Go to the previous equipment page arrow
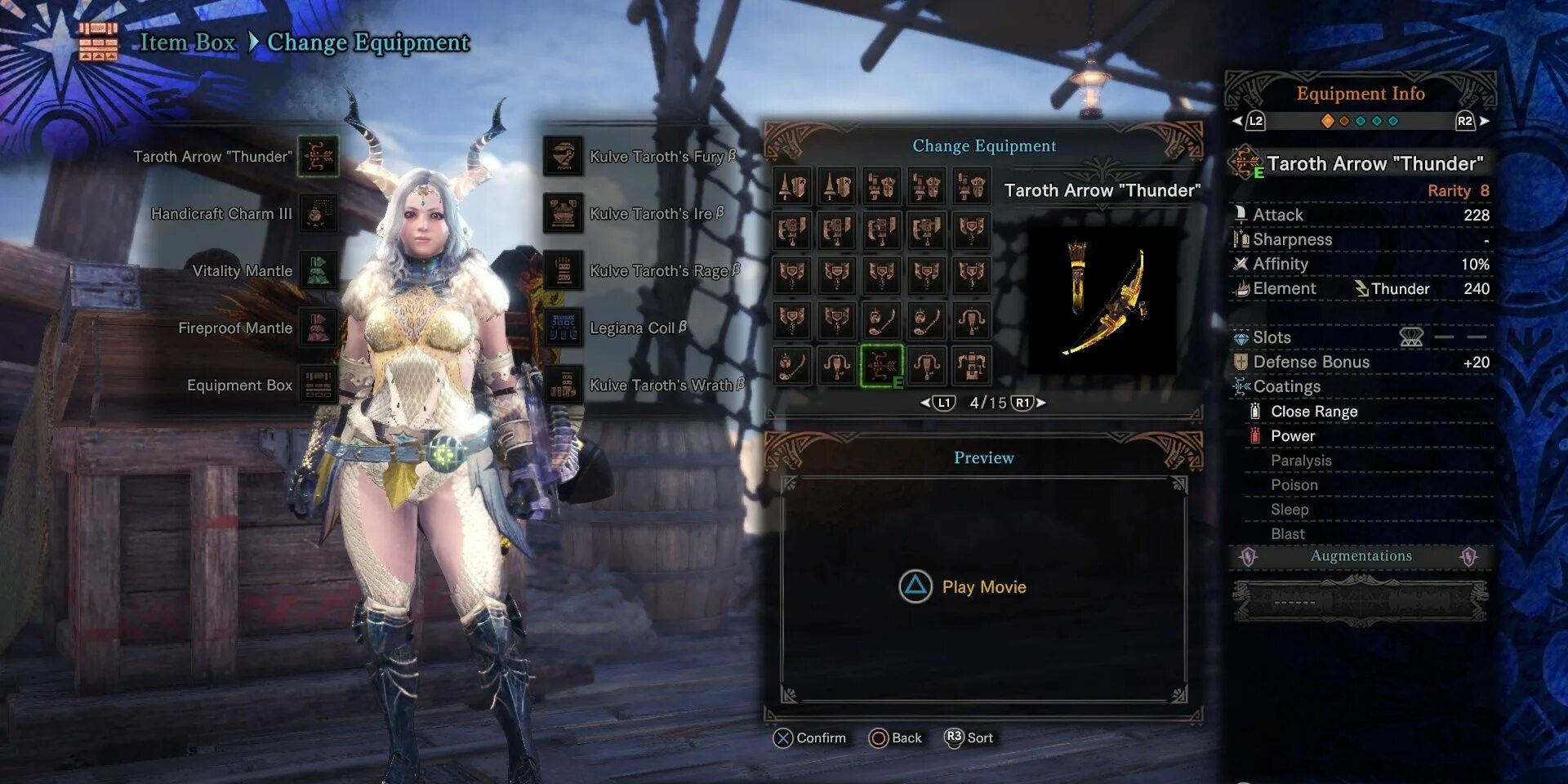Screen dimensions: 1568x784 pyautogui.click(x=926, y=403)
